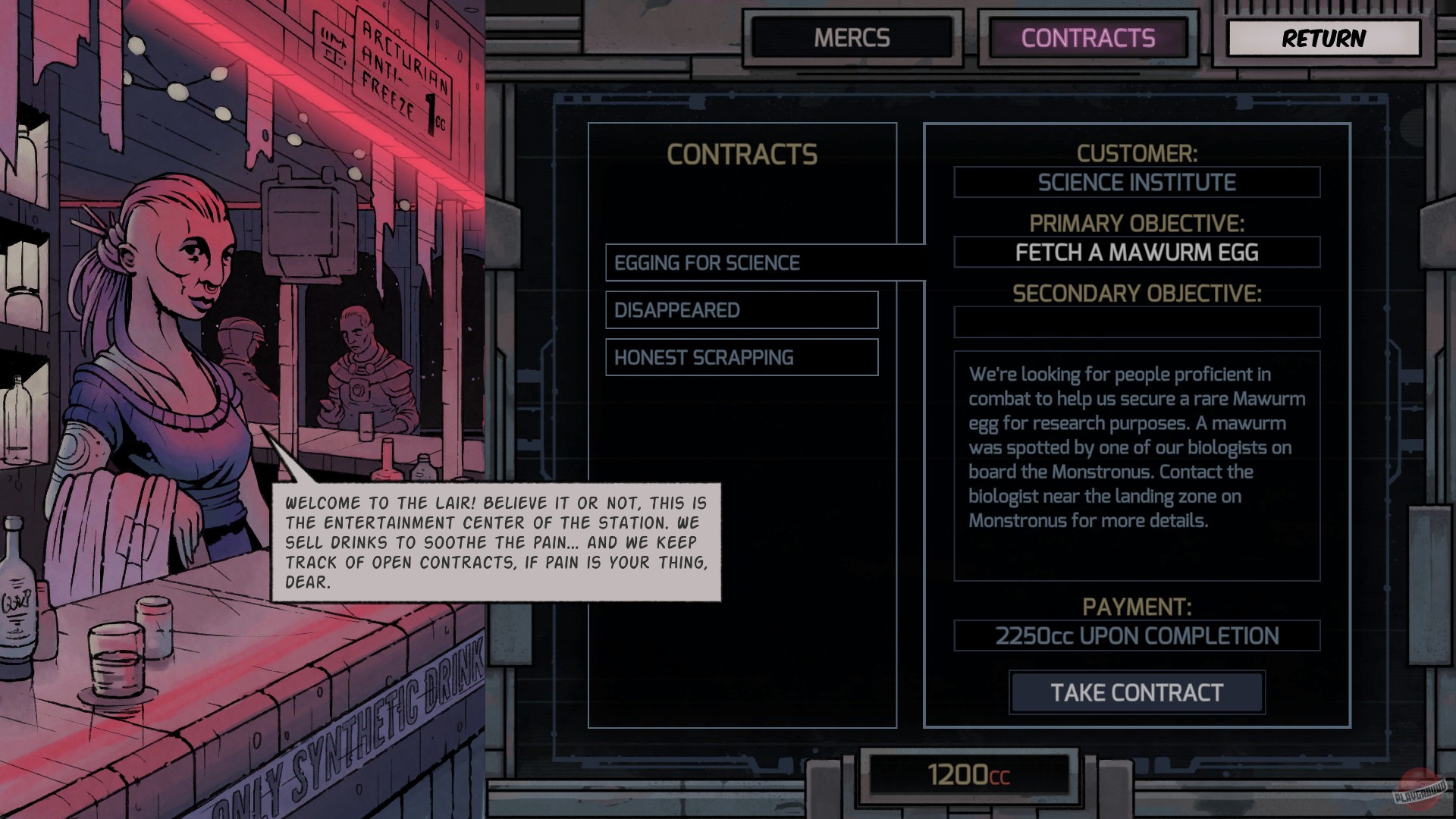Open the HONEST SCRAPPING contract
1456x819 pixels.
(742, 357)
